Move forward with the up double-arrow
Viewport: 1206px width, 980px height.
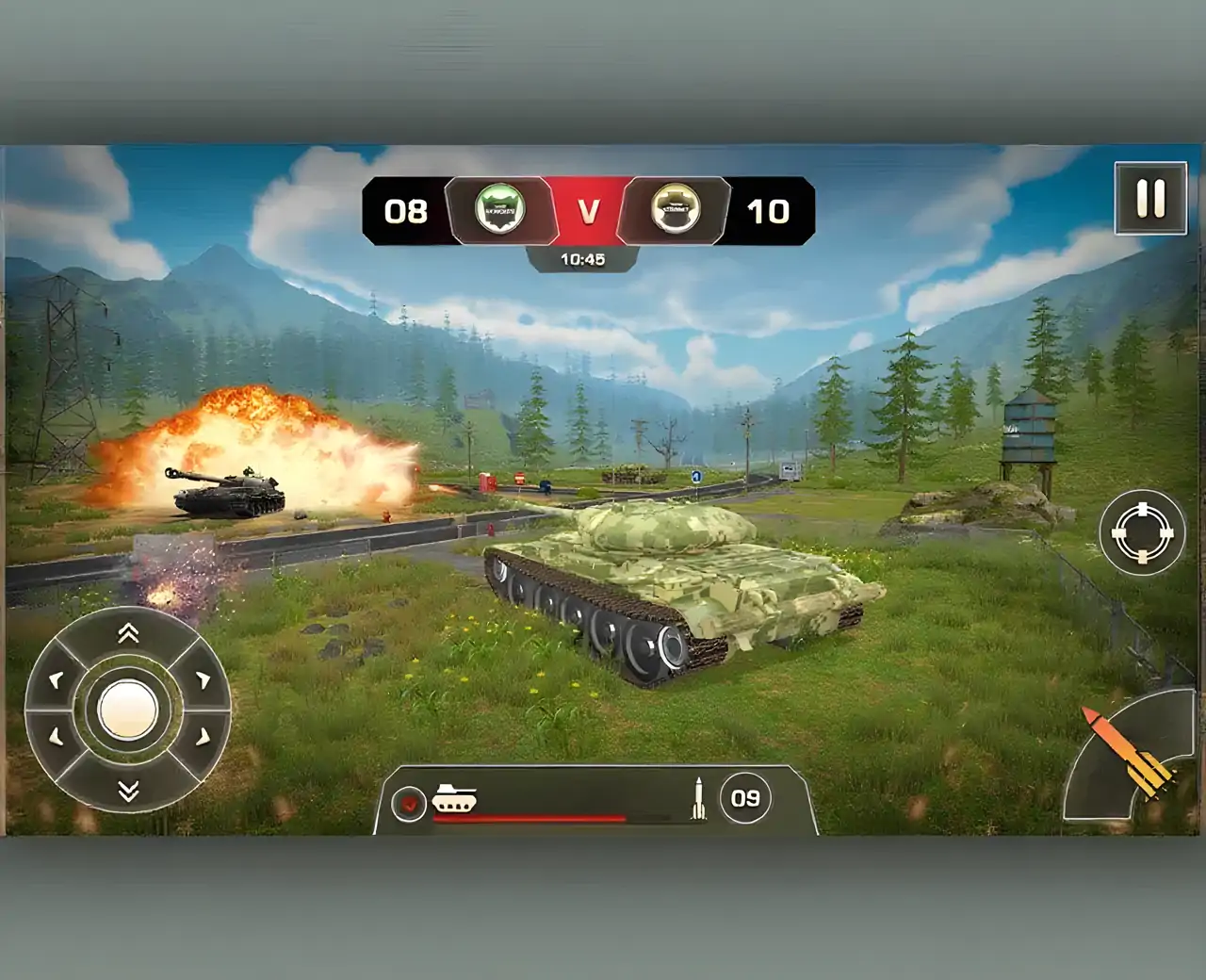point(128,633)
